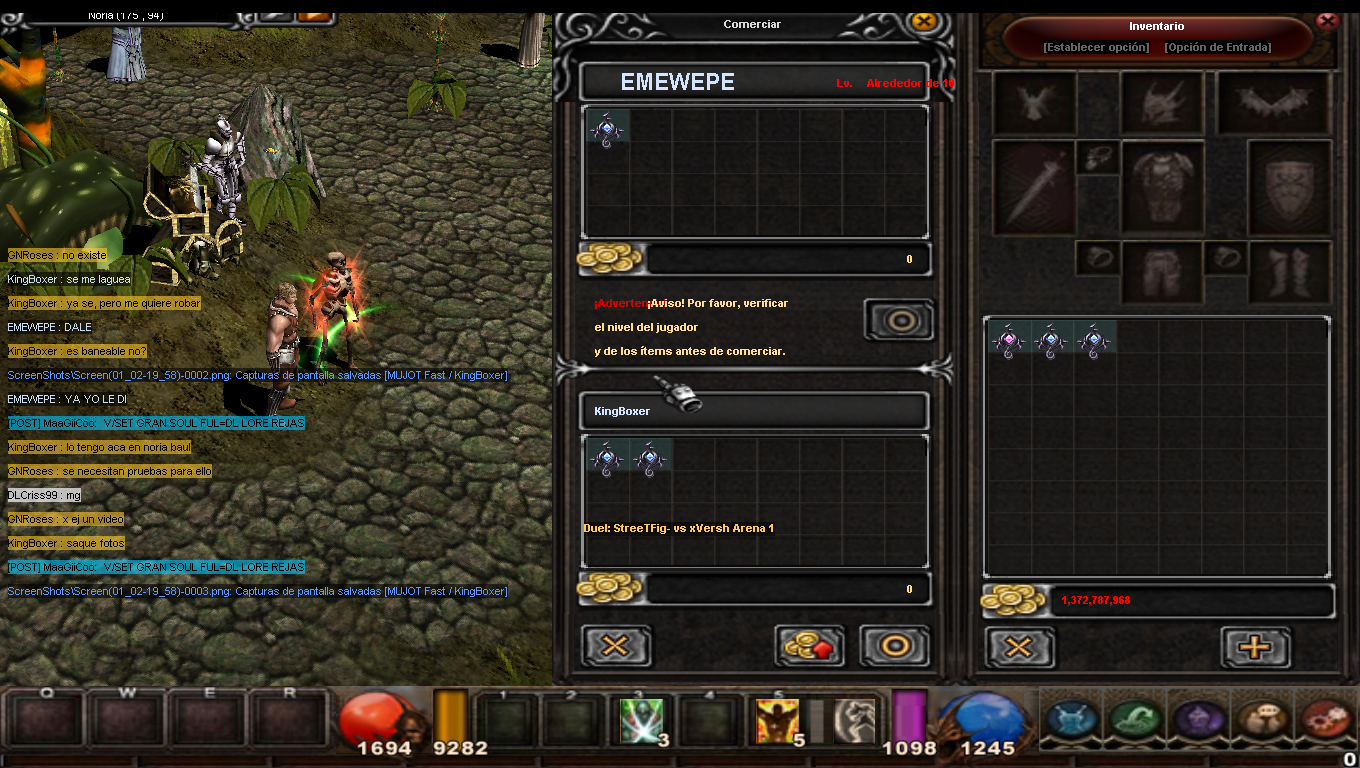Add zen using the gold coins button
The width and height of the screenshot is (1360, 768).
[809, 646]
